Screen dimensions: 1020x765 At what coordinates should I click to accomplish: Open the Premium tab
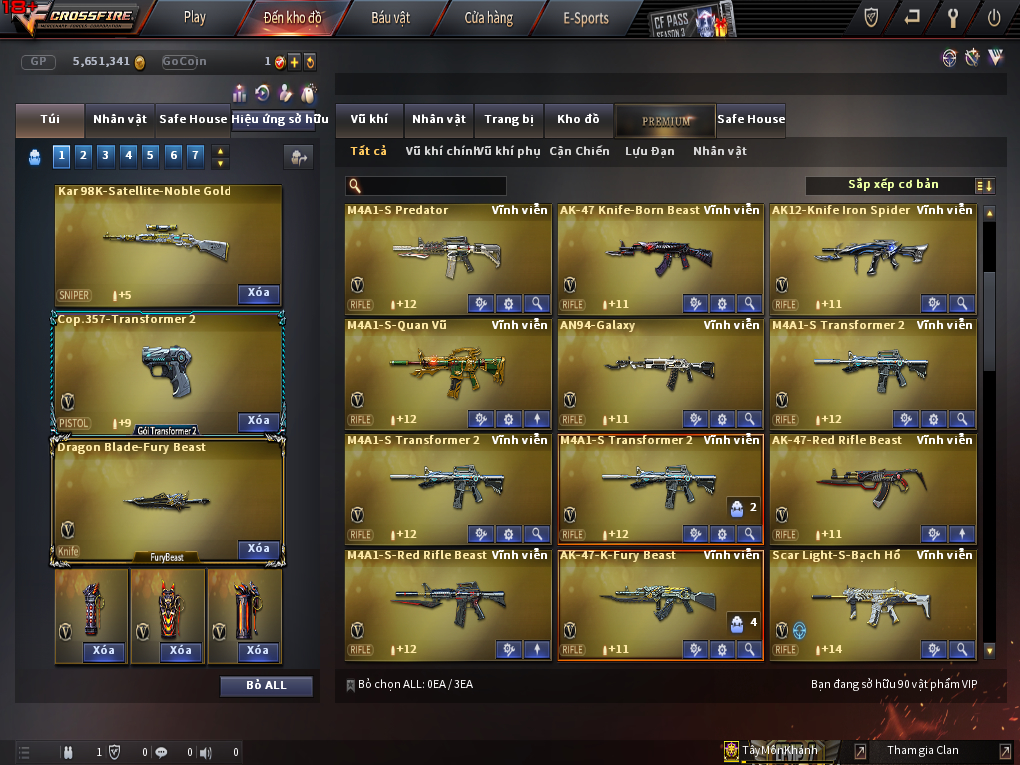pyautogui.click(x=666, y=120)
